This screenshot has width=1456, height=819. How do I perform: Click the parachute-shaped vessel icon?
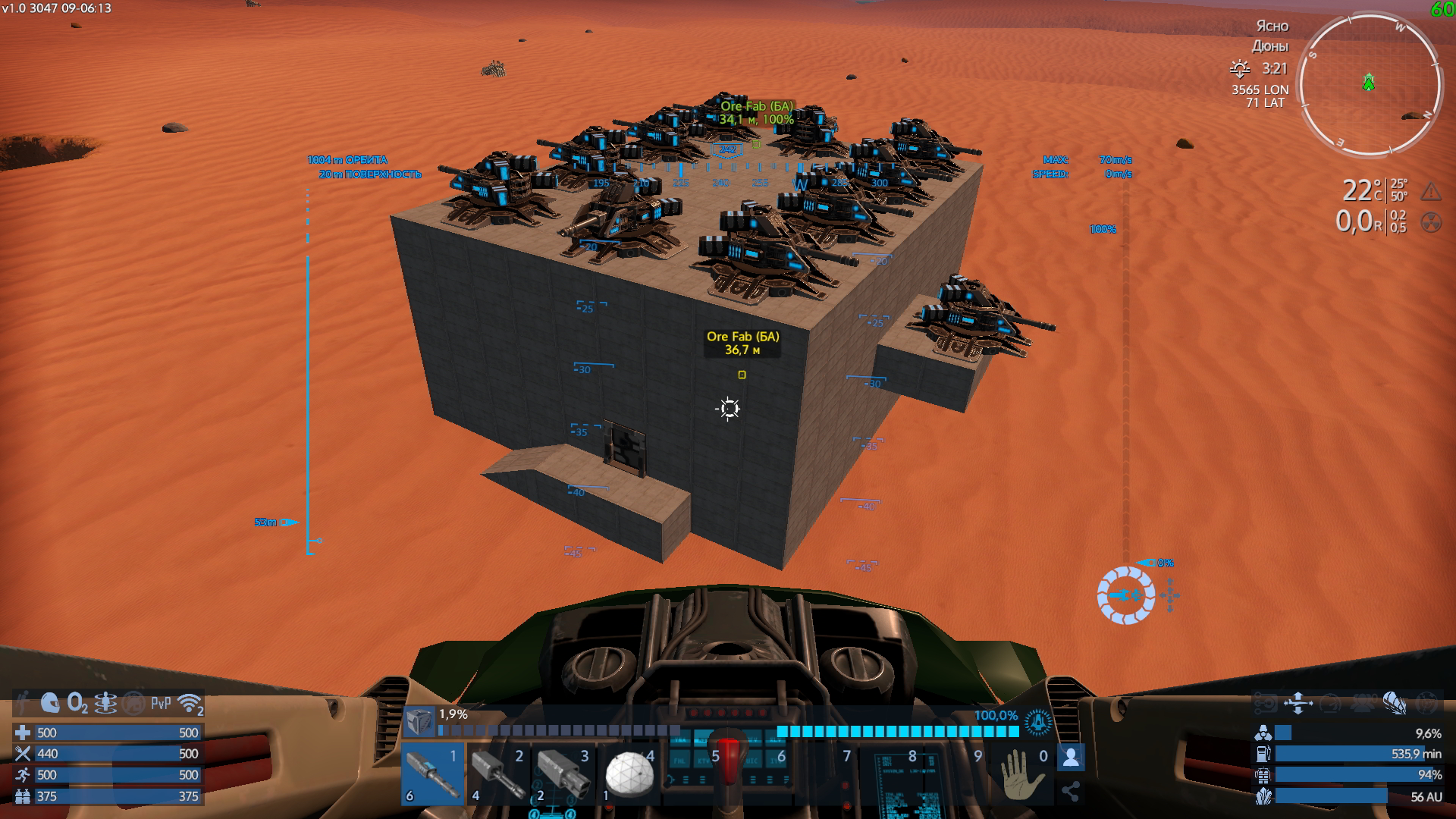[x=1394, y=703]
